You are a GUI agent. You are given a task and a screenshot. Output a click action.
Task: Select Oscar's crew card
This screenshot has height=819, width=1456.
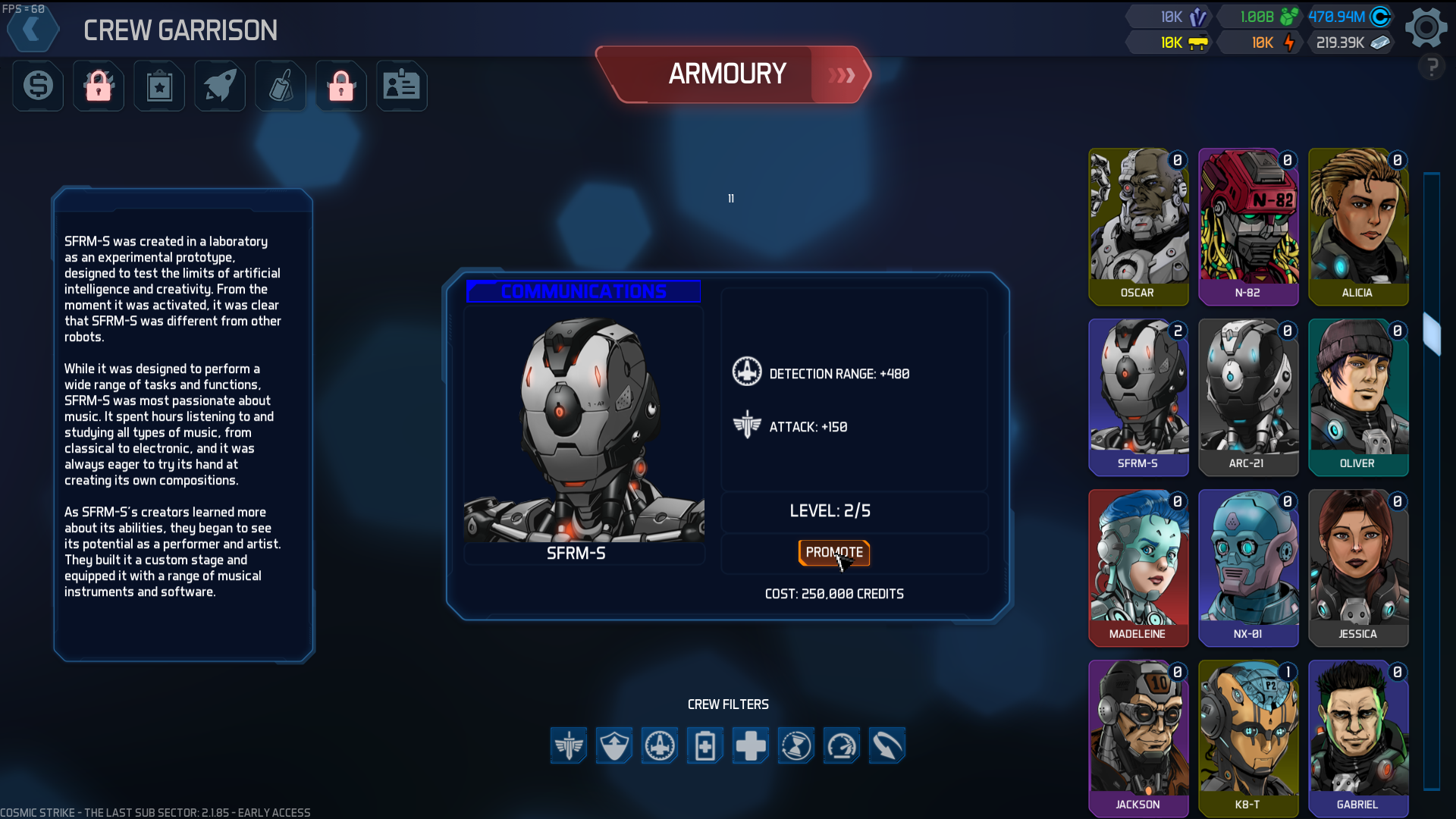click(x=1138, y=226)
